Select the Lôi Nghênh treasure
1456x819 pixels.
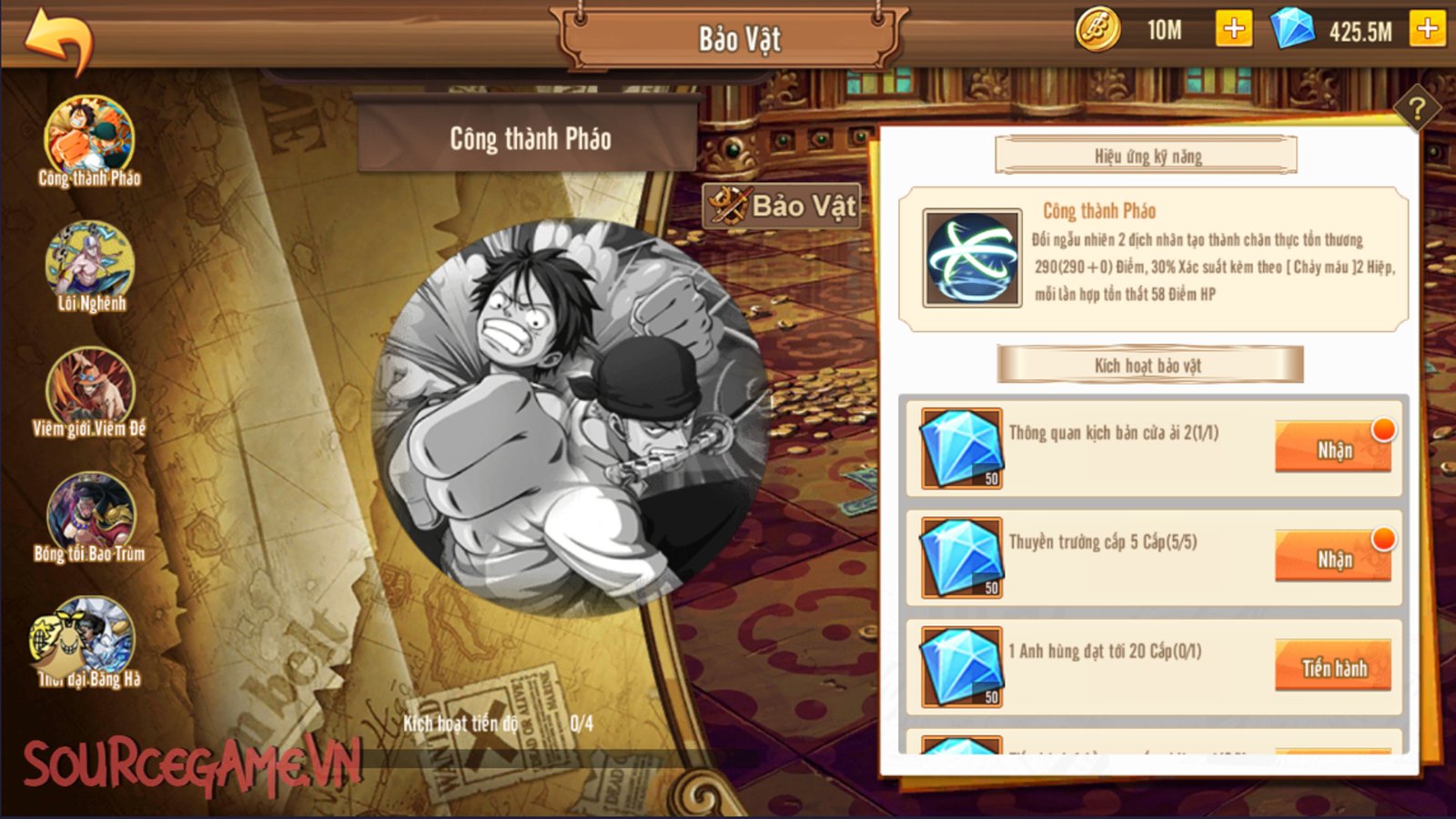coord(89,264)
